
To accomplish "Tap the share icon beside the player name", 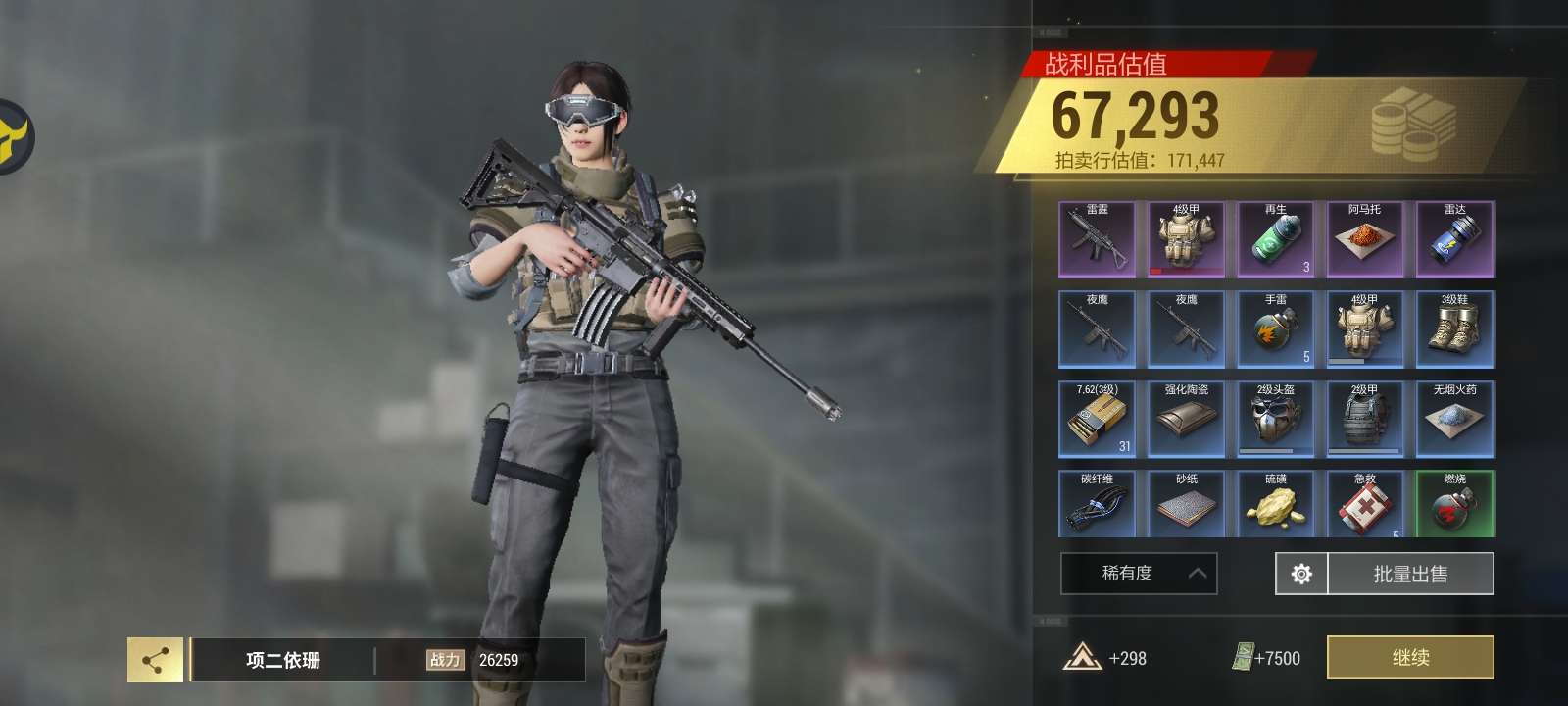I will click(x=155, y=660).
